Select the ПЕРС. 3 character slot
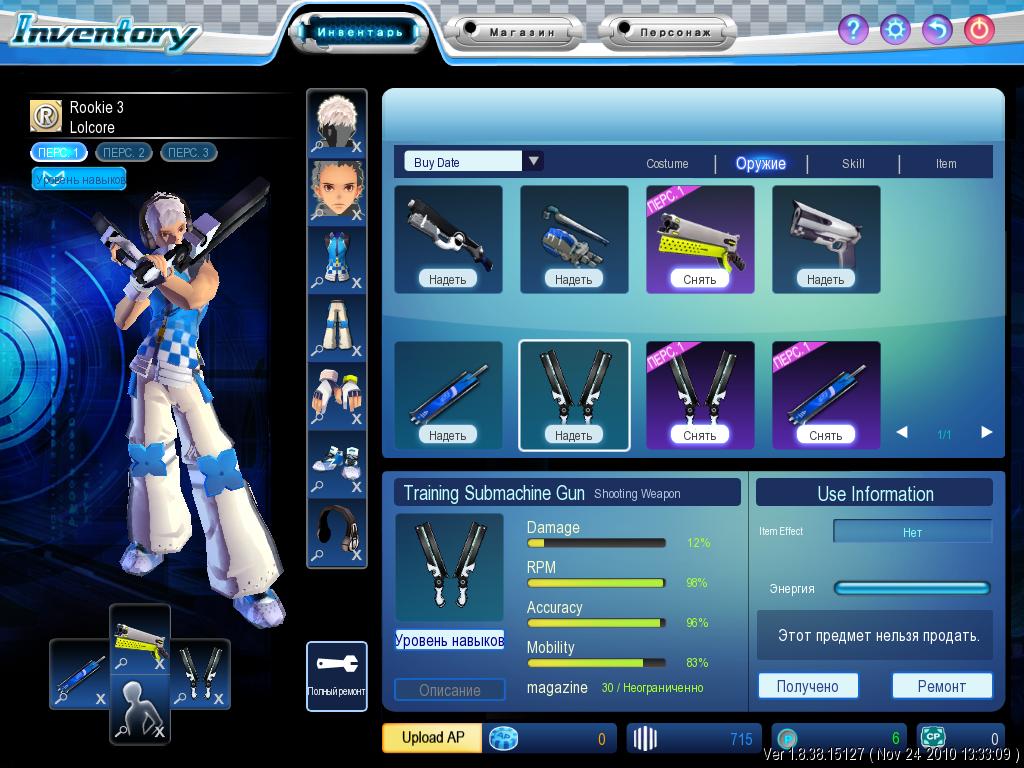Screen dimensions: 1024x768 click(188, 153)
